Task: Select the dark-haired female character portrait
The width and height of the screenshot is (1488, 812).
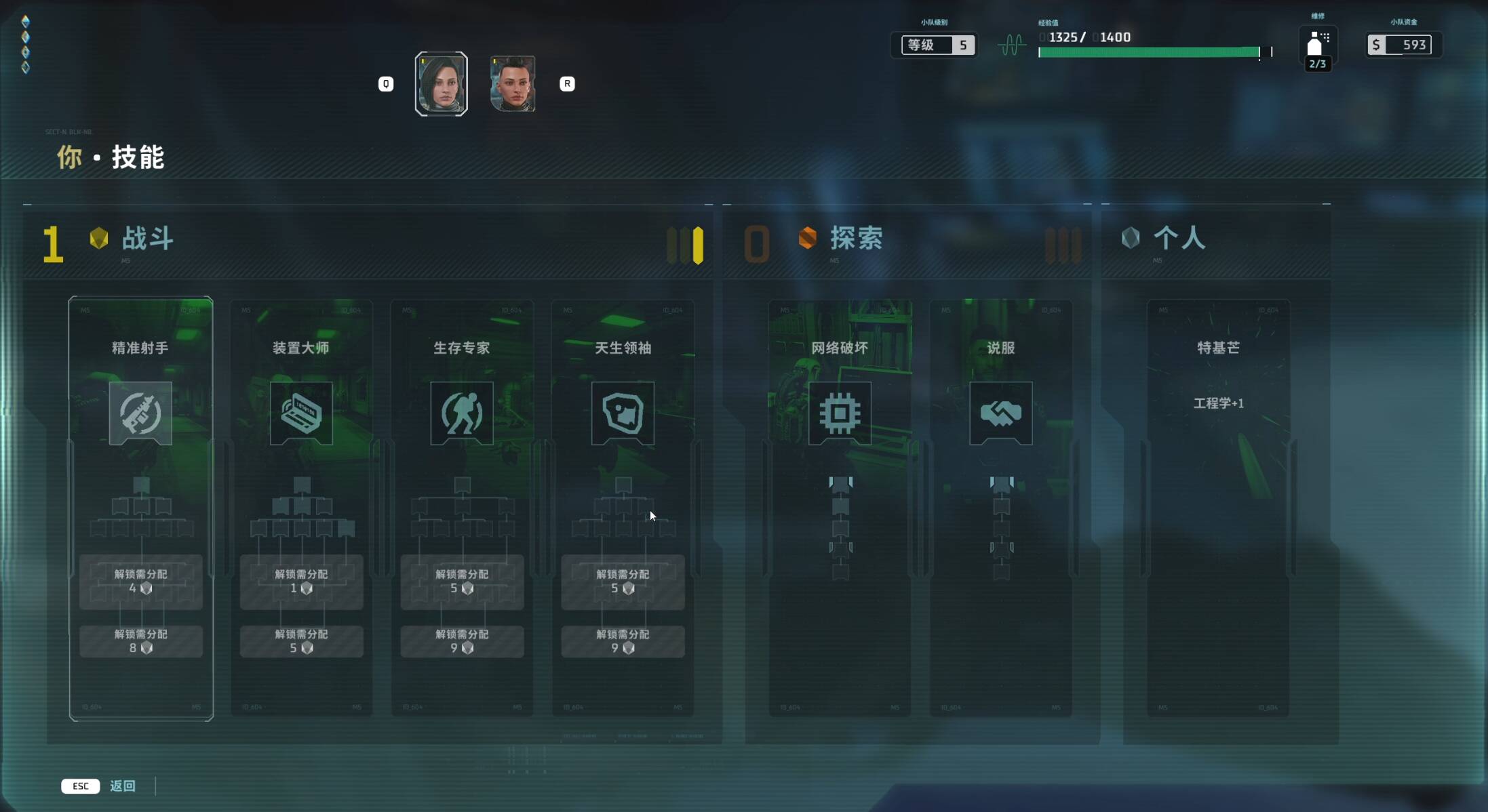Action: (441, 83)
